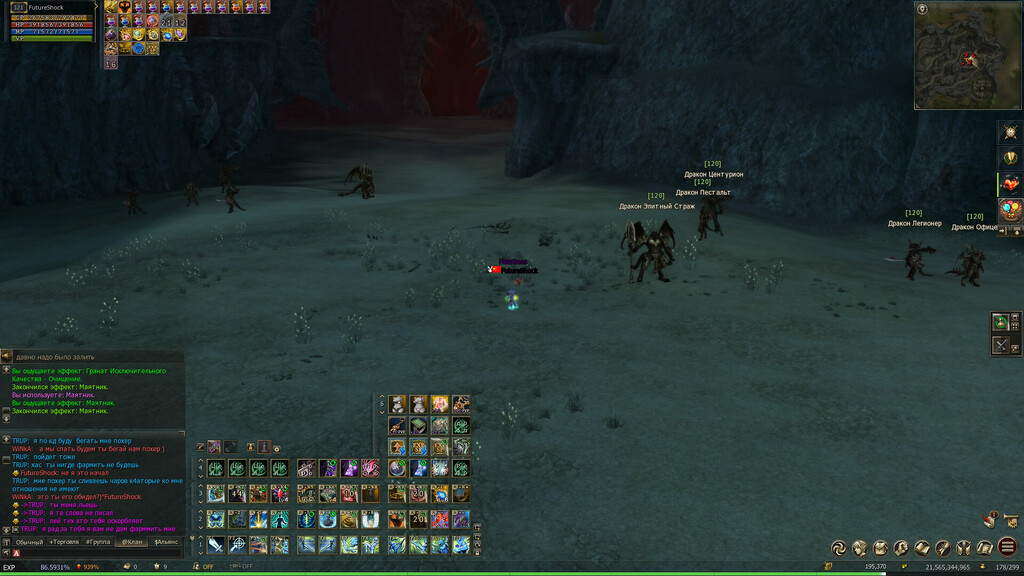Use the crosshair target skill slot
This screenshot has height=576, width=1024.
pos(237,545)
